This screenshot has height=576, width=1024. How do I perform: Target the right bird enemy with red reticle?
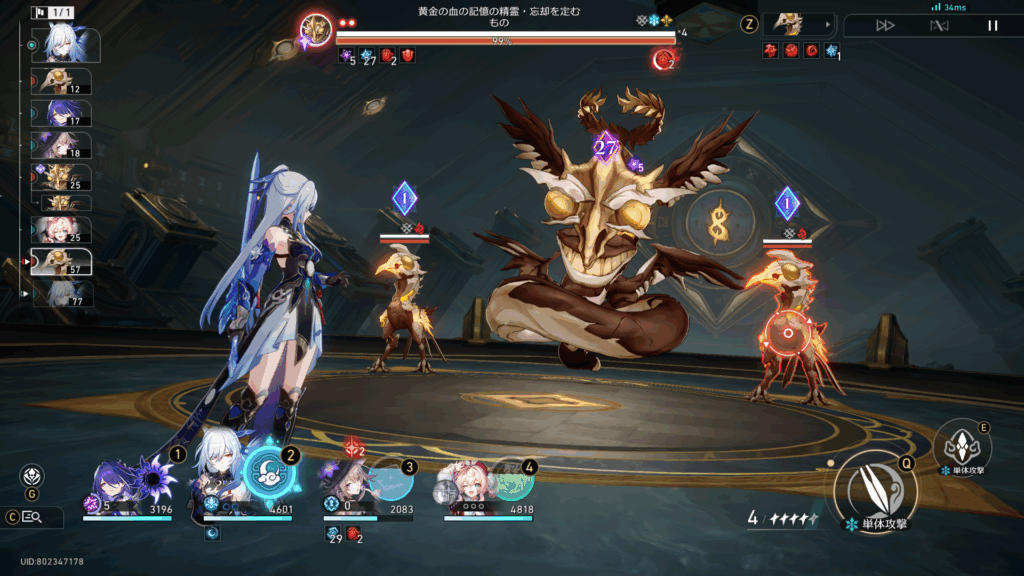coord(790,330)
